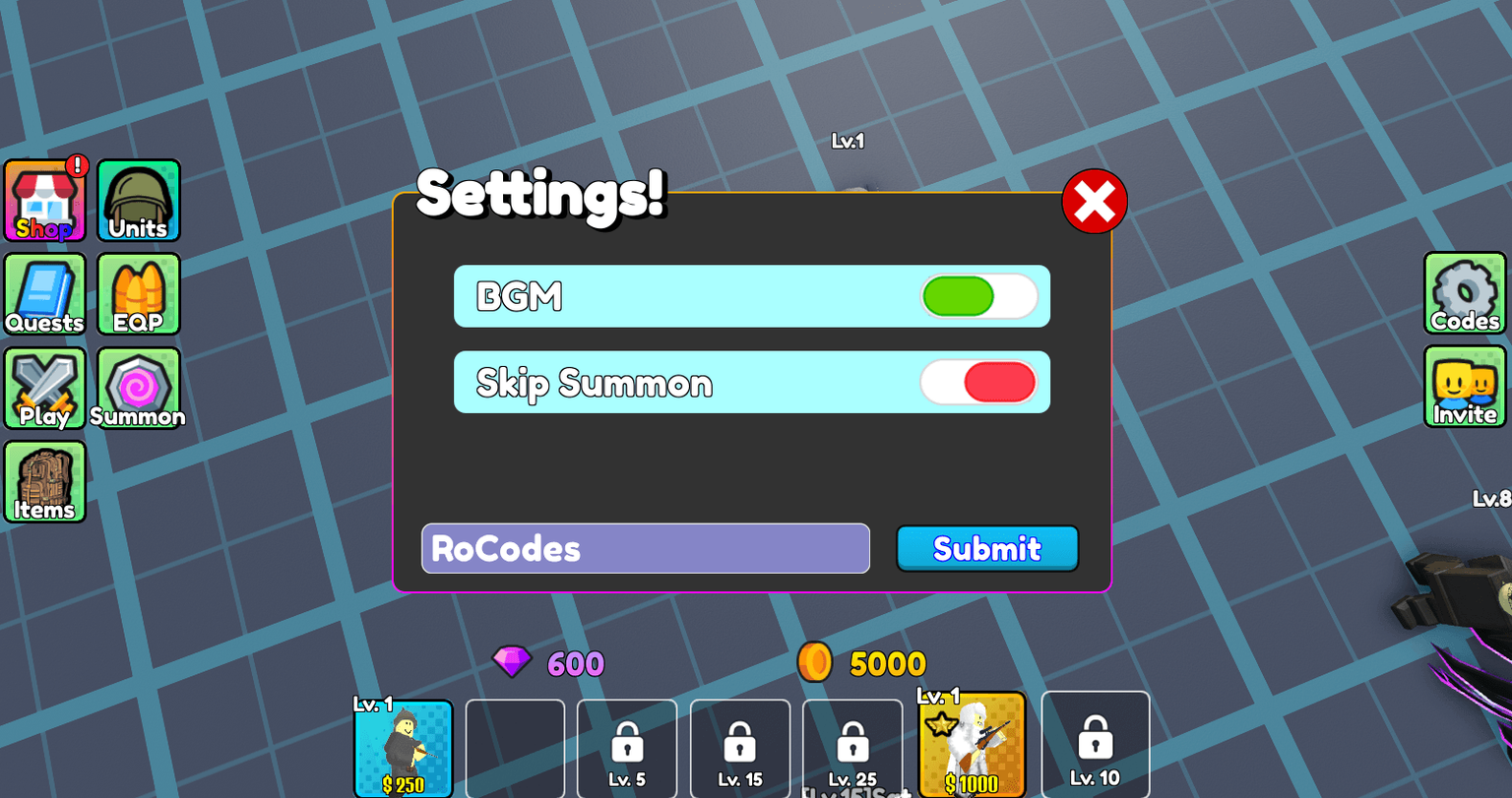Screen dimensions: 1512x798
Task: Open the Shop menu
Action: pos(45,200)
